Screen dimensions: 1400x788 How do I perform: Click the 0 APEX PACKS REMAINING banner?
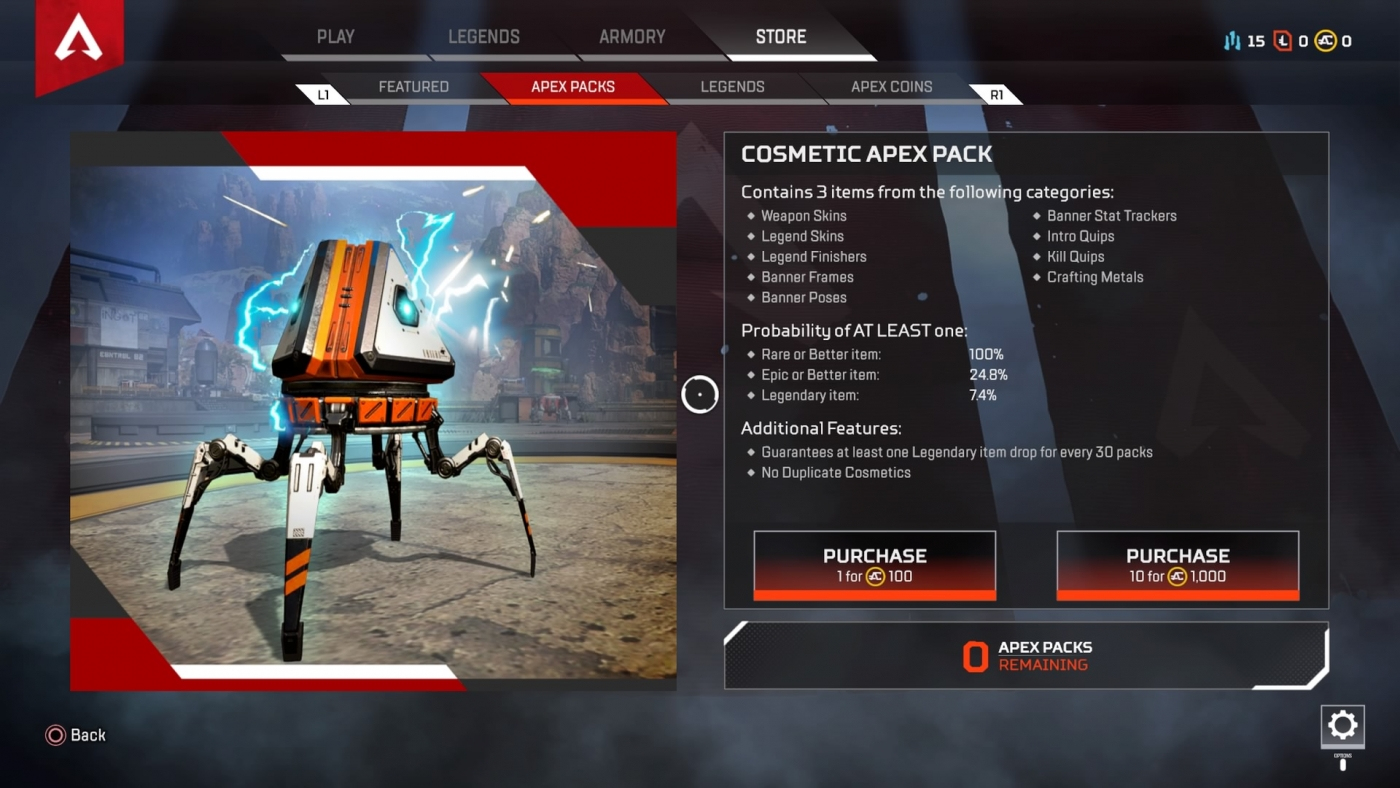1026,654
